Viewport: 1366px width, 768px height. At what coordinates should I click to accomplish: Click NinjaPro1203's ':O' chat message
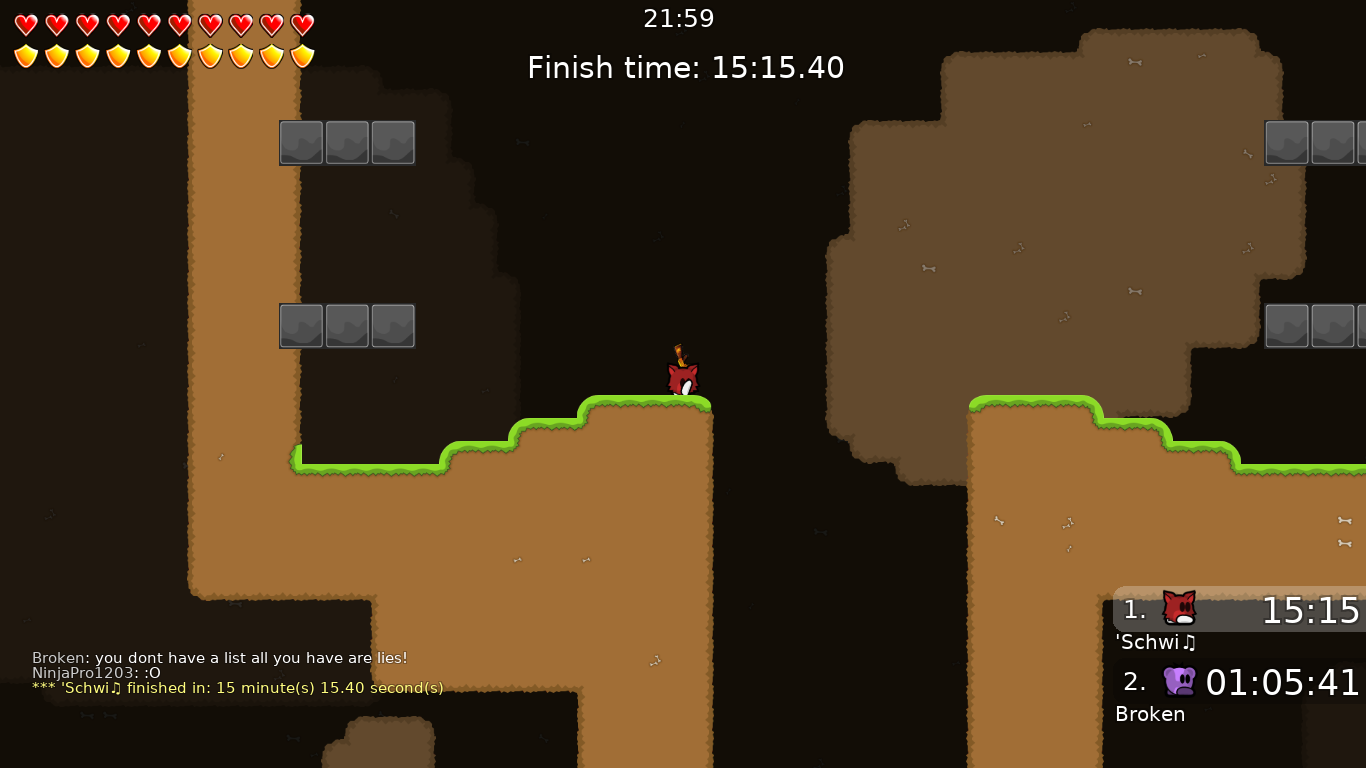[95, 673]
